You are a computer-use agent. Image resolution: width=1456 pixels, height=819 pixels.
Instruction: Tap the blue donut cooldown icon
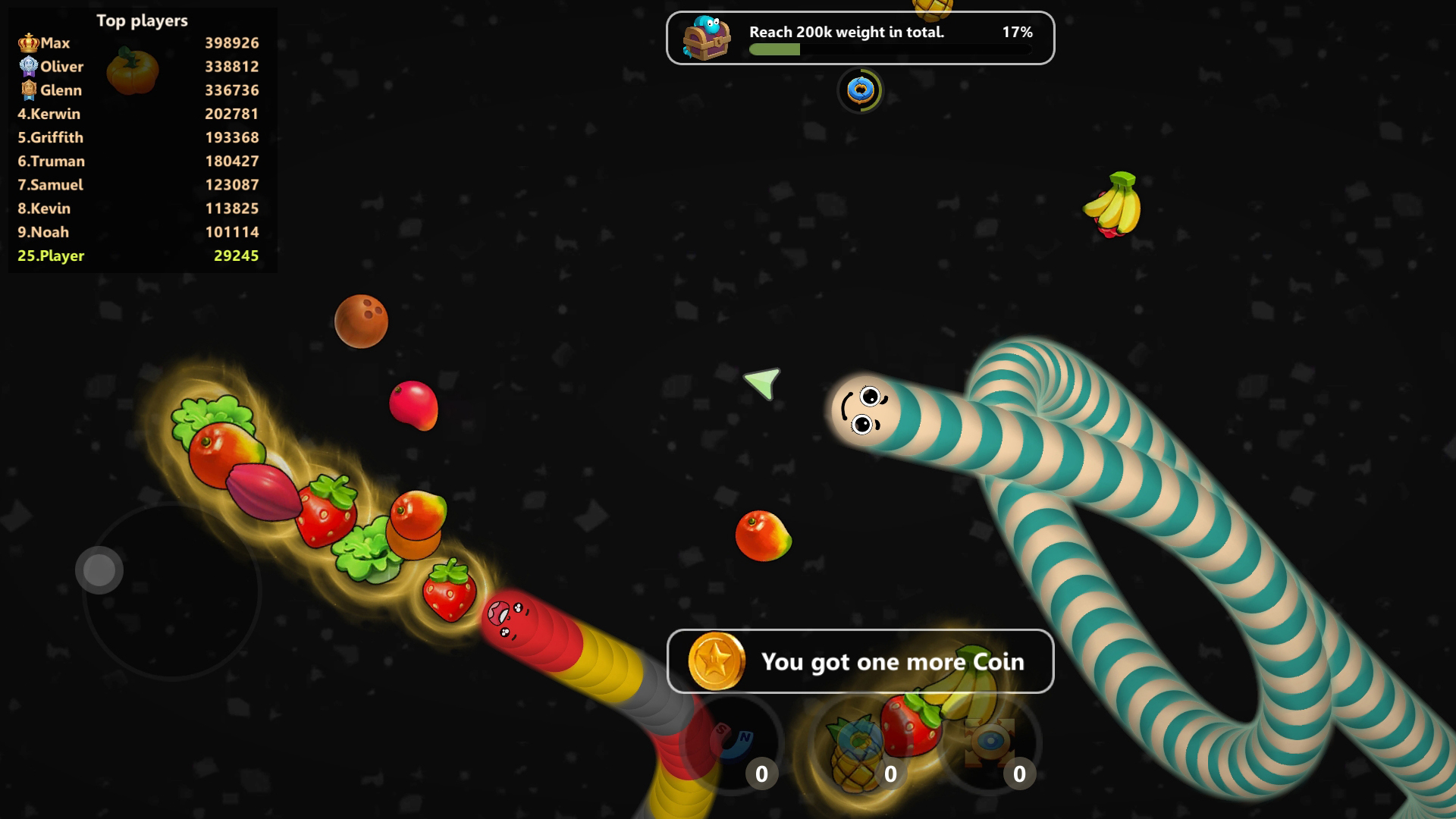coord(861,89)
